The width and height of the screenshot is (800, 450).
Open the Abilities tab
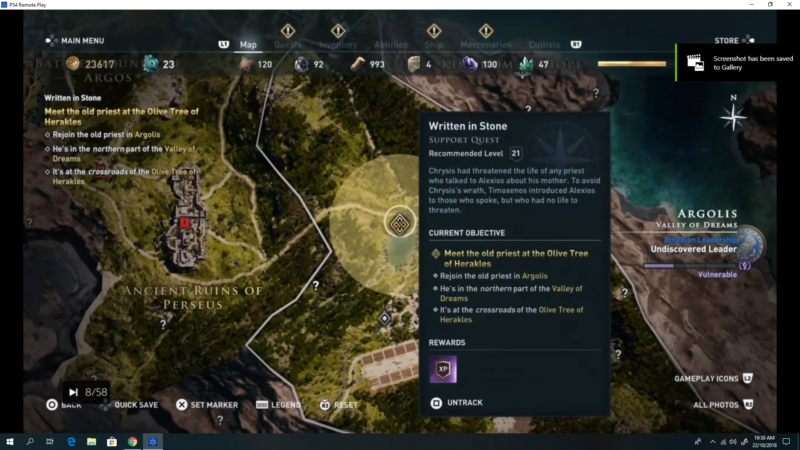[390, 44]
